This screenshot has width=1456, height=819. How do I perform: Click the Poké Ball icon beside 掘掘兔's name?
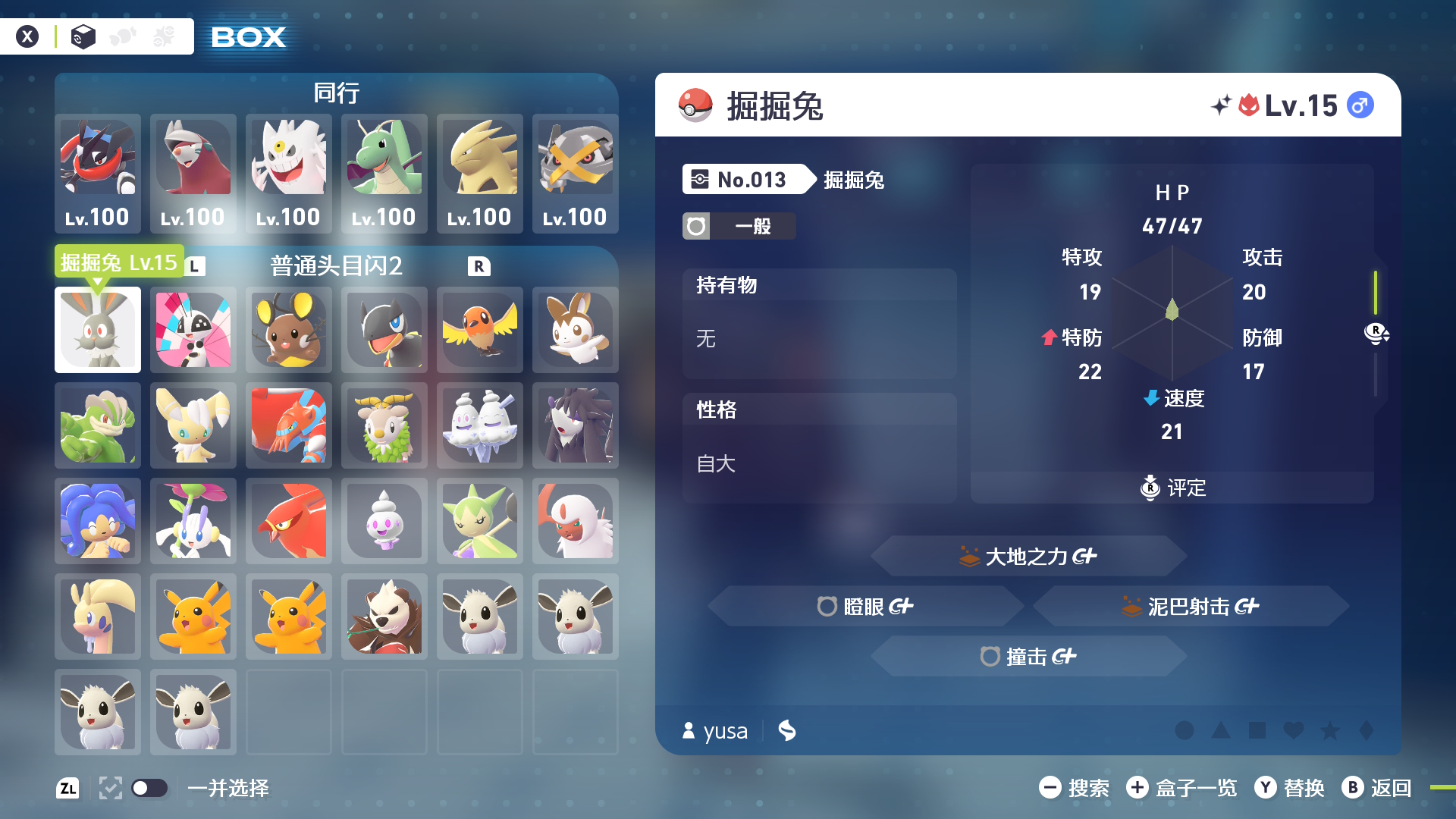pyautogui.click(x=694, y=105)
